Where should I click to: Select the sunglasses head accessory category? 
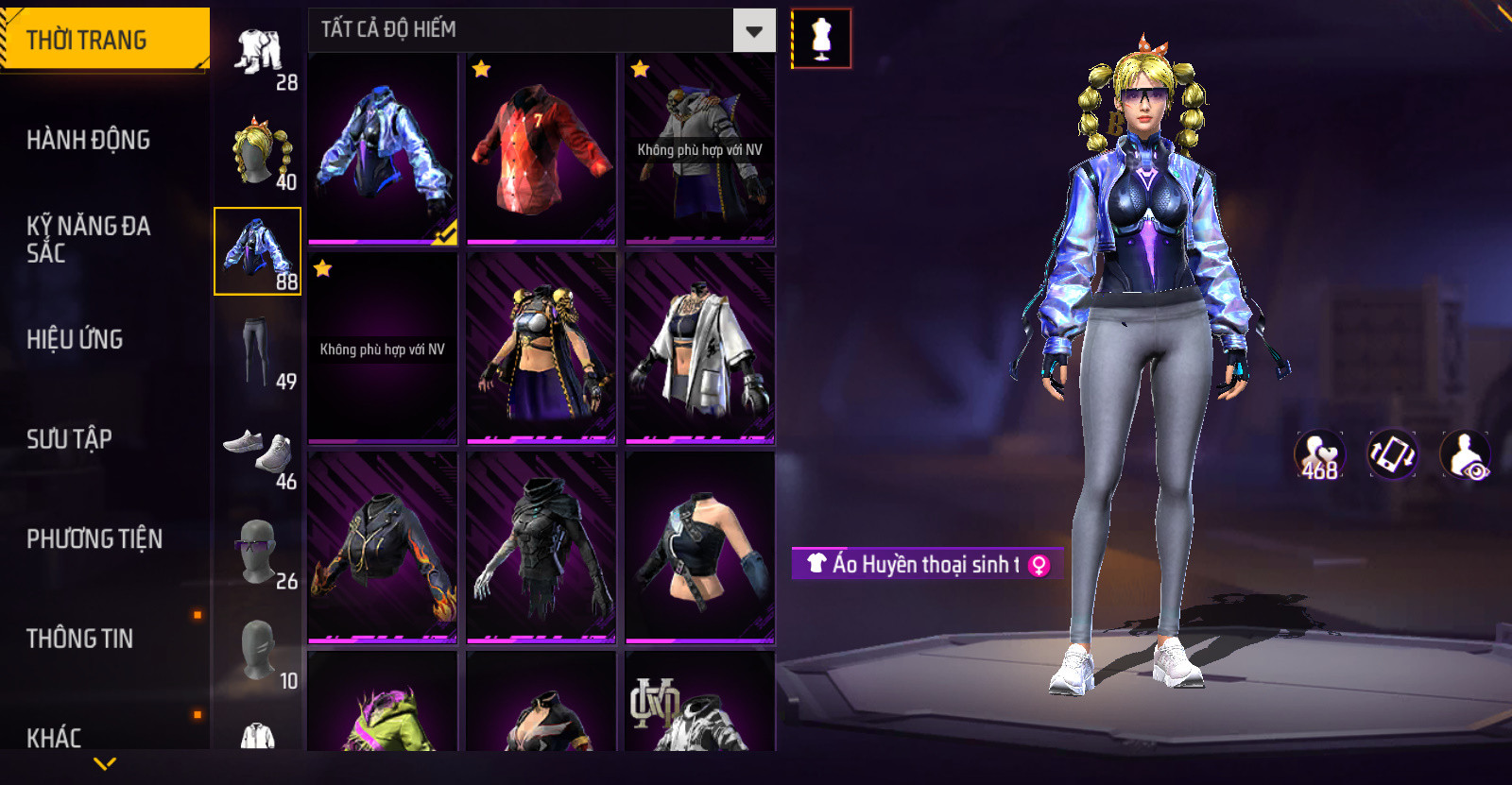point(257,552)
